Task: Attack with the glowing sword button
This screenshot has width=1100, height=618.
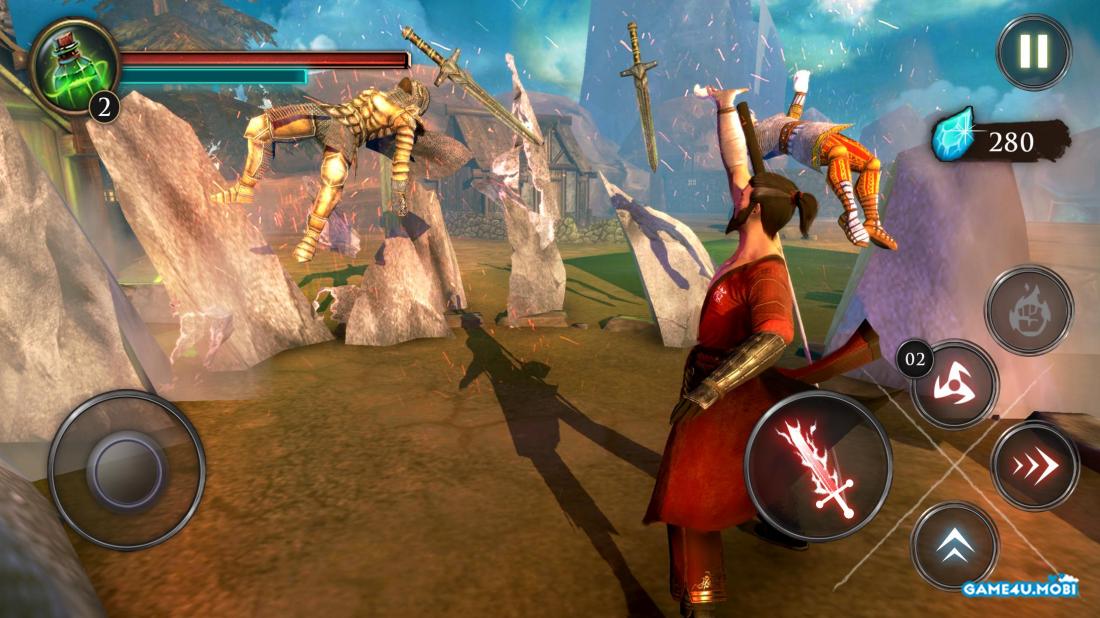Action: coord(818,466)
